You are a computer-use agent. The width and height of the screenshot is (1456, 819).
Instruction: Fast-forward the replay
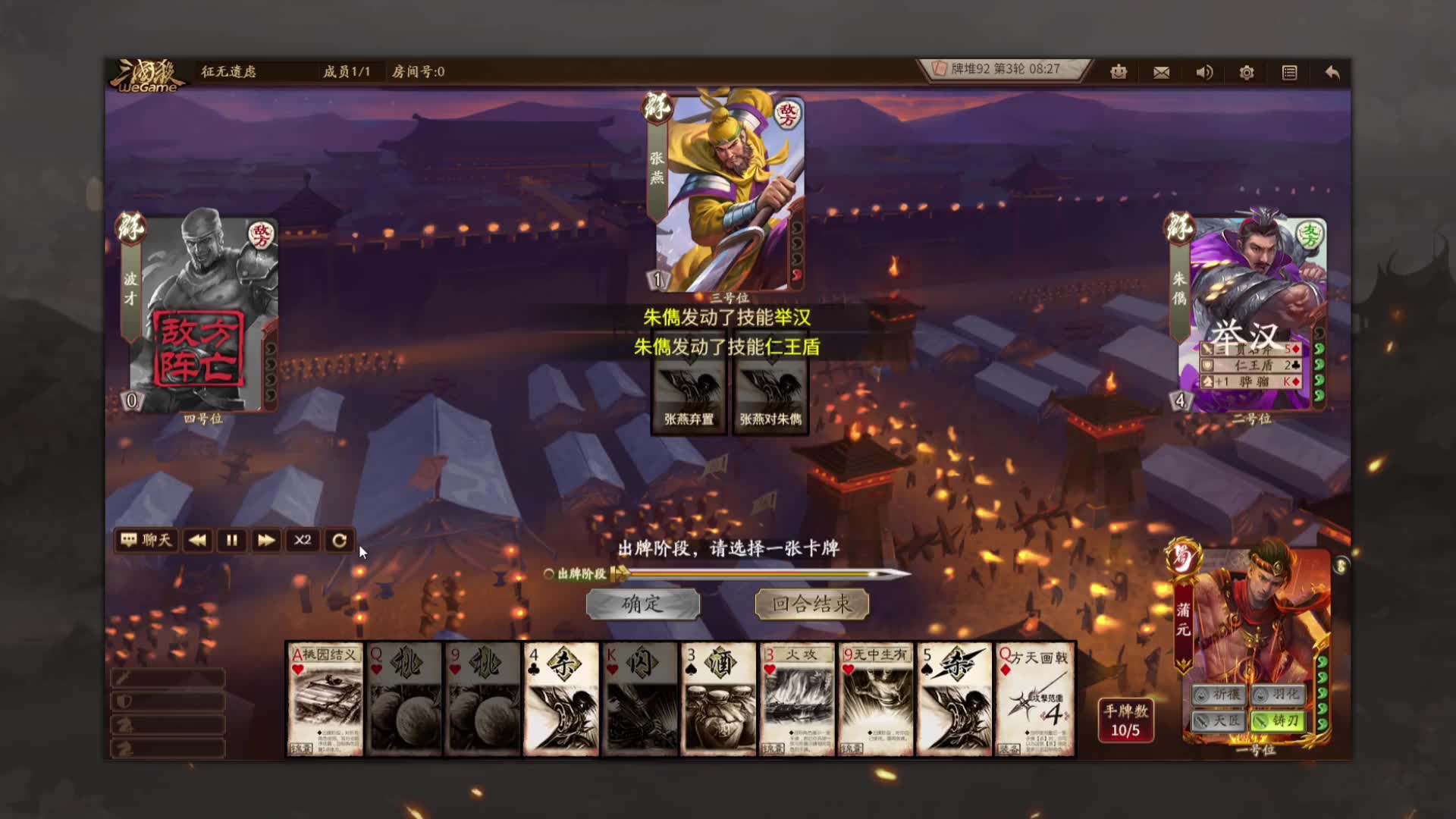click(x=266, y=540)
